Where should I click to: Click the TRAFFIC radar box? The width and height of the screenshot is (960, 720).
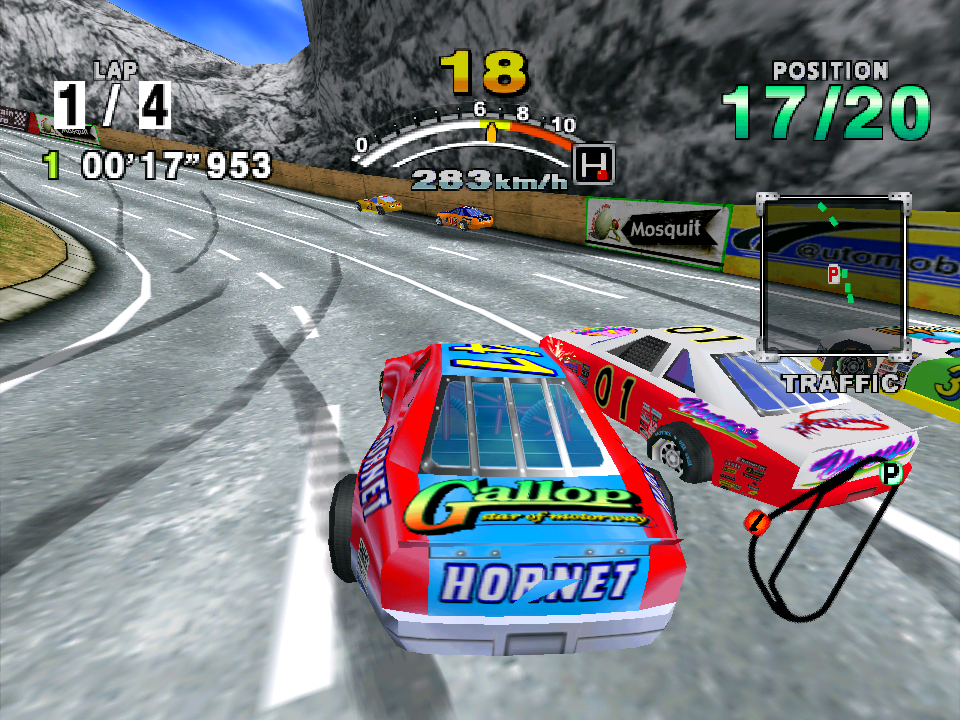(833, 276)
